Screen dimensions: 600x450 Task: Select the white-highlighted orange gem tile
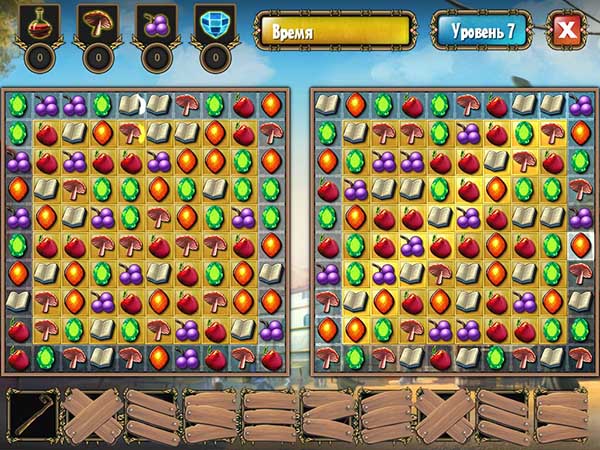click(581, 245)
